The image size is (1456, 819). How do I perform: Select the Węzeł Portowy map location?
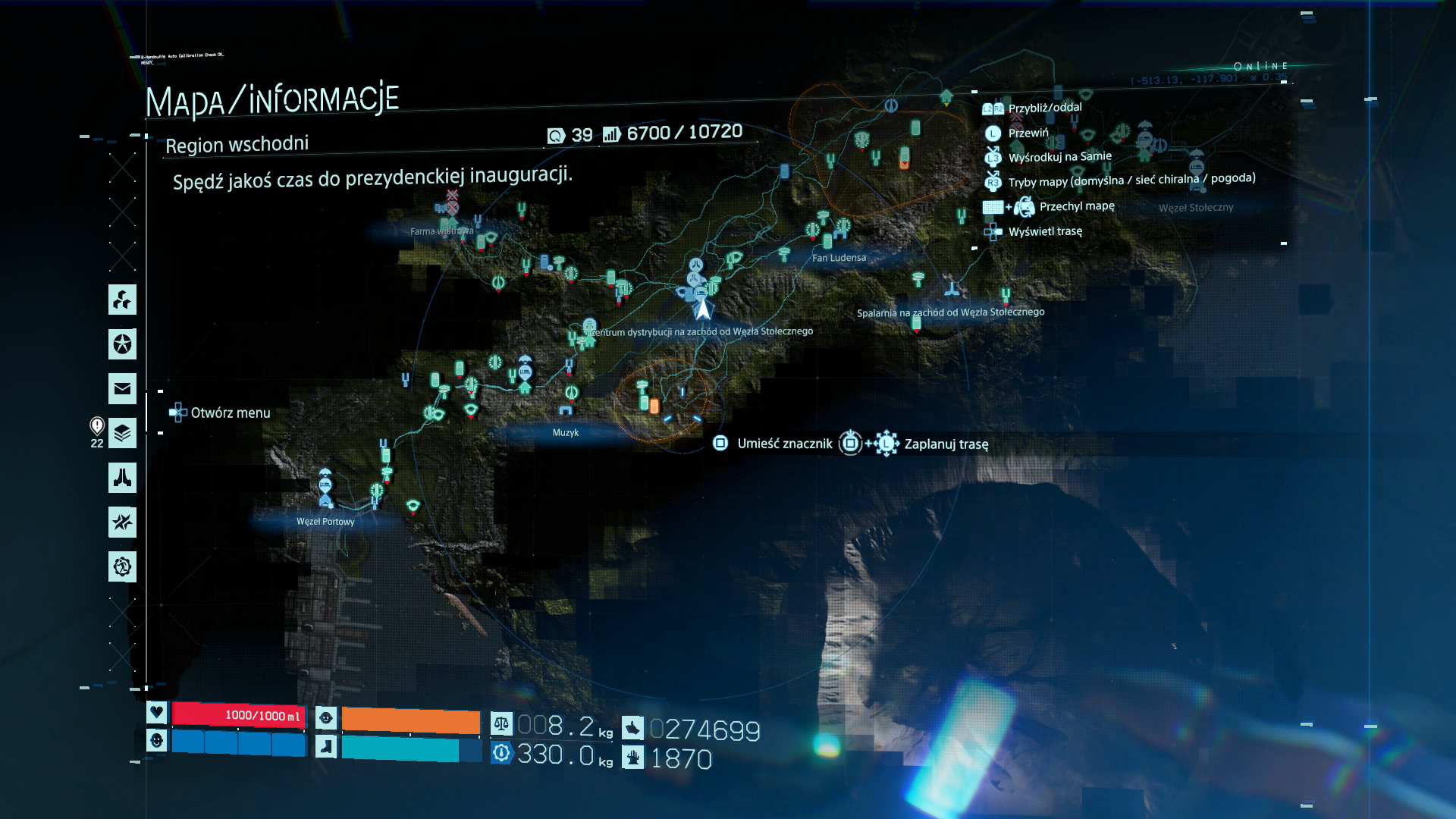tap(325, 521)
